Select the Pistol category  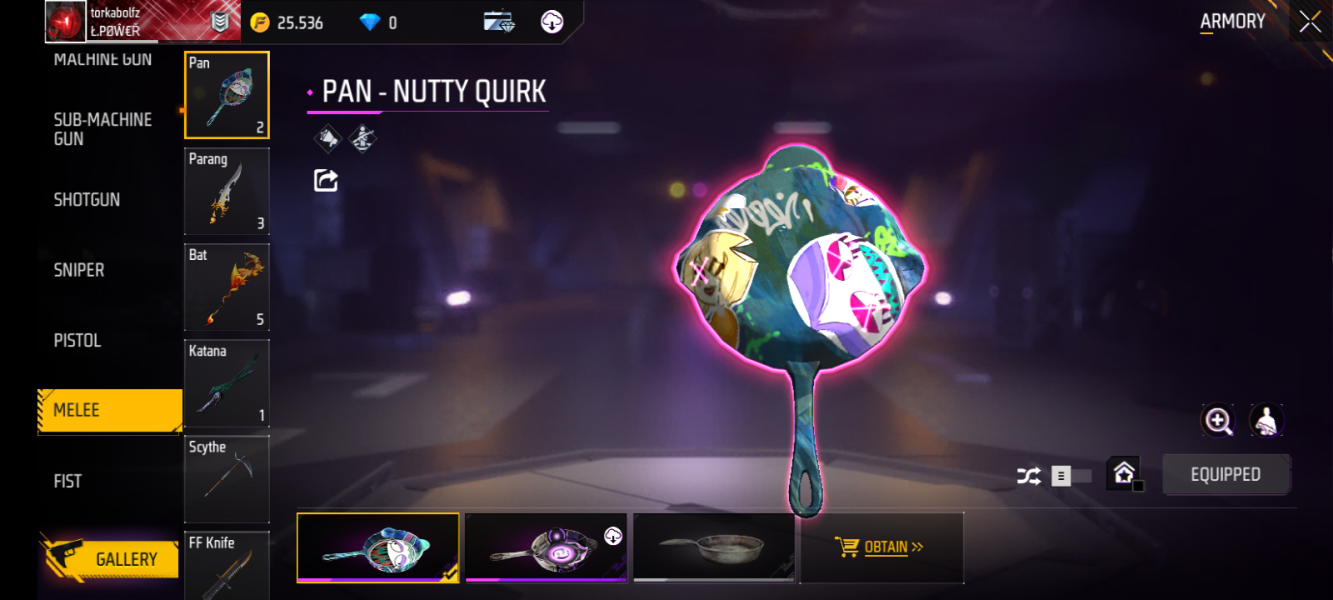click(x=78, y=341)
